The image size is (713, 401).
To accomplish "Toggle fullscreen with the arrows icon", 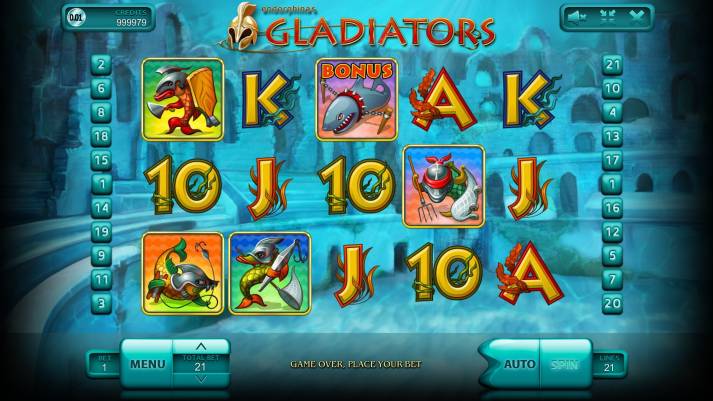I will (x=606, y=16).
